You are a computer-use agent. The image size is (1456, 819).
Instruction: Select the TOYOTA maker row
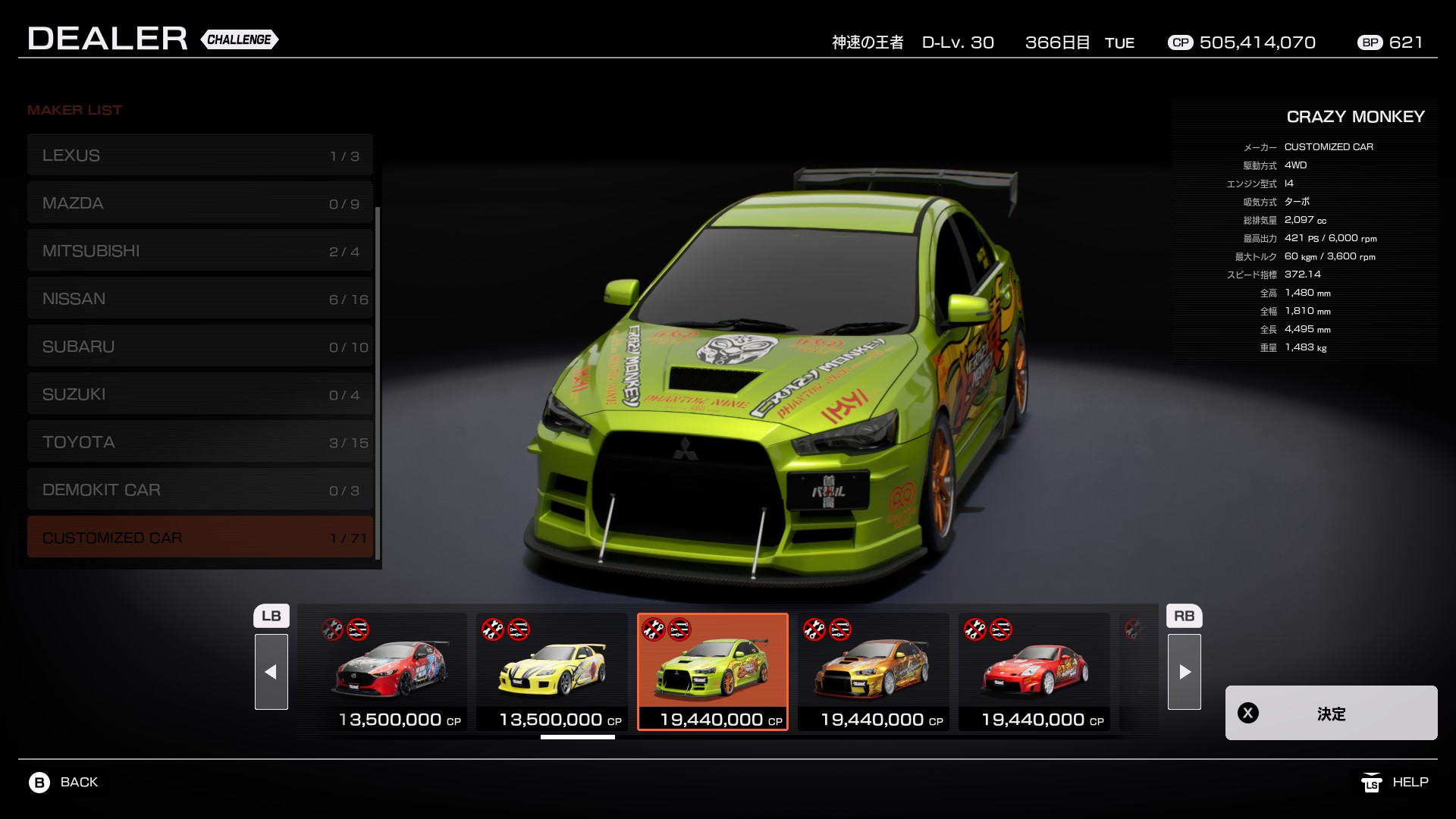tap(199, 442)
